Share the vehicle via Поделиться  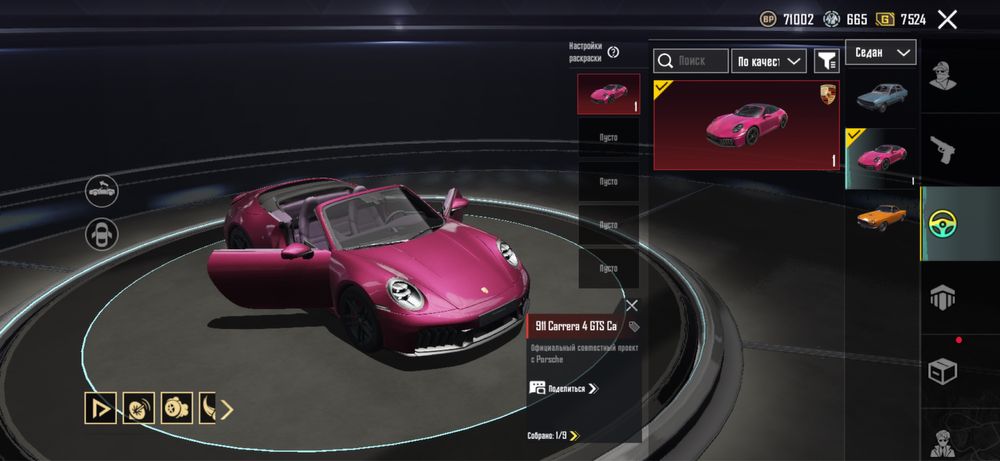[563, 388]
